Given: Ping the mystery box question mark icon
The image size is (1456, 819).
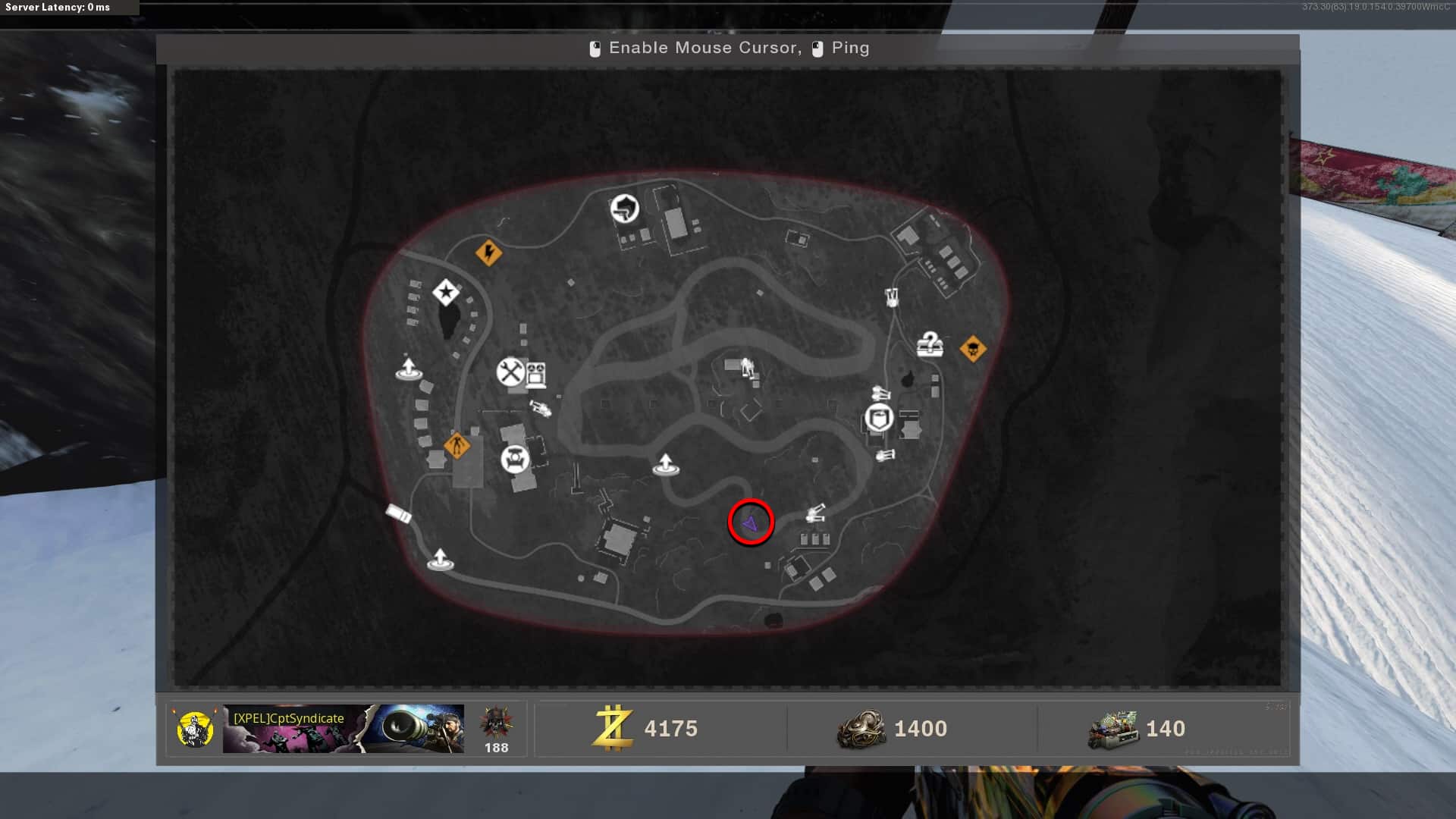Looking at the screenshot, I should [930, 344].
